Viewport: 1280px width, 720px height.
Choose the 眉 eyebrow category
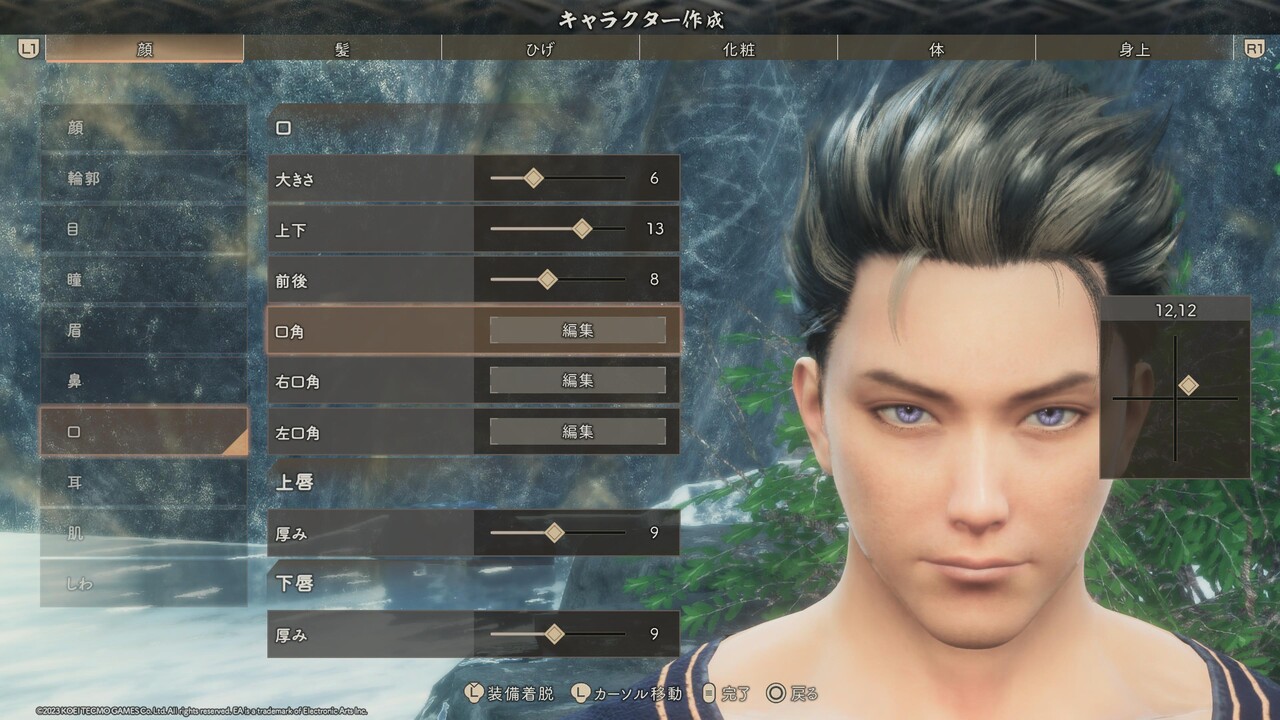point(143,330)
